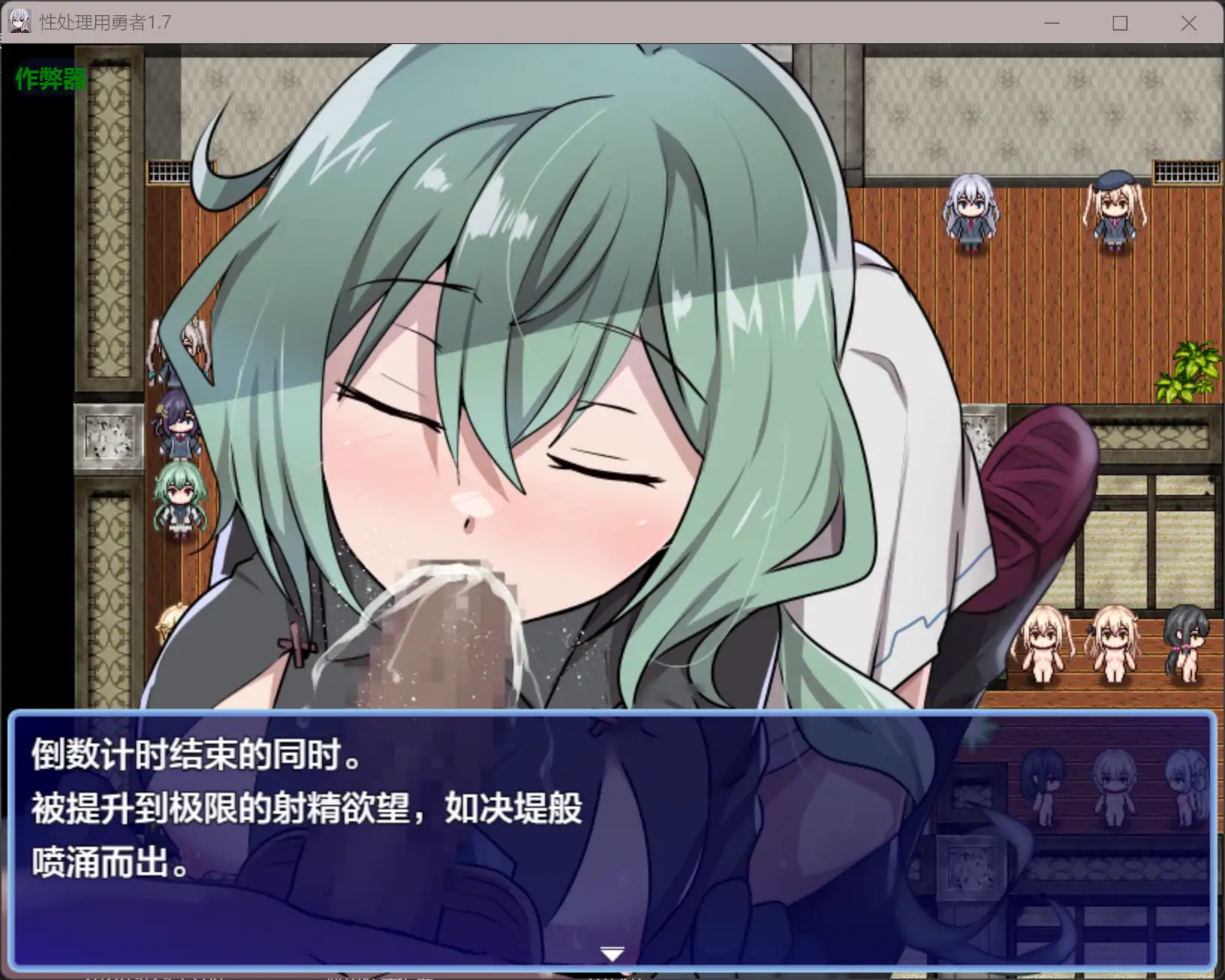
Task: Minimize the game window
Action: [1053, 23]
